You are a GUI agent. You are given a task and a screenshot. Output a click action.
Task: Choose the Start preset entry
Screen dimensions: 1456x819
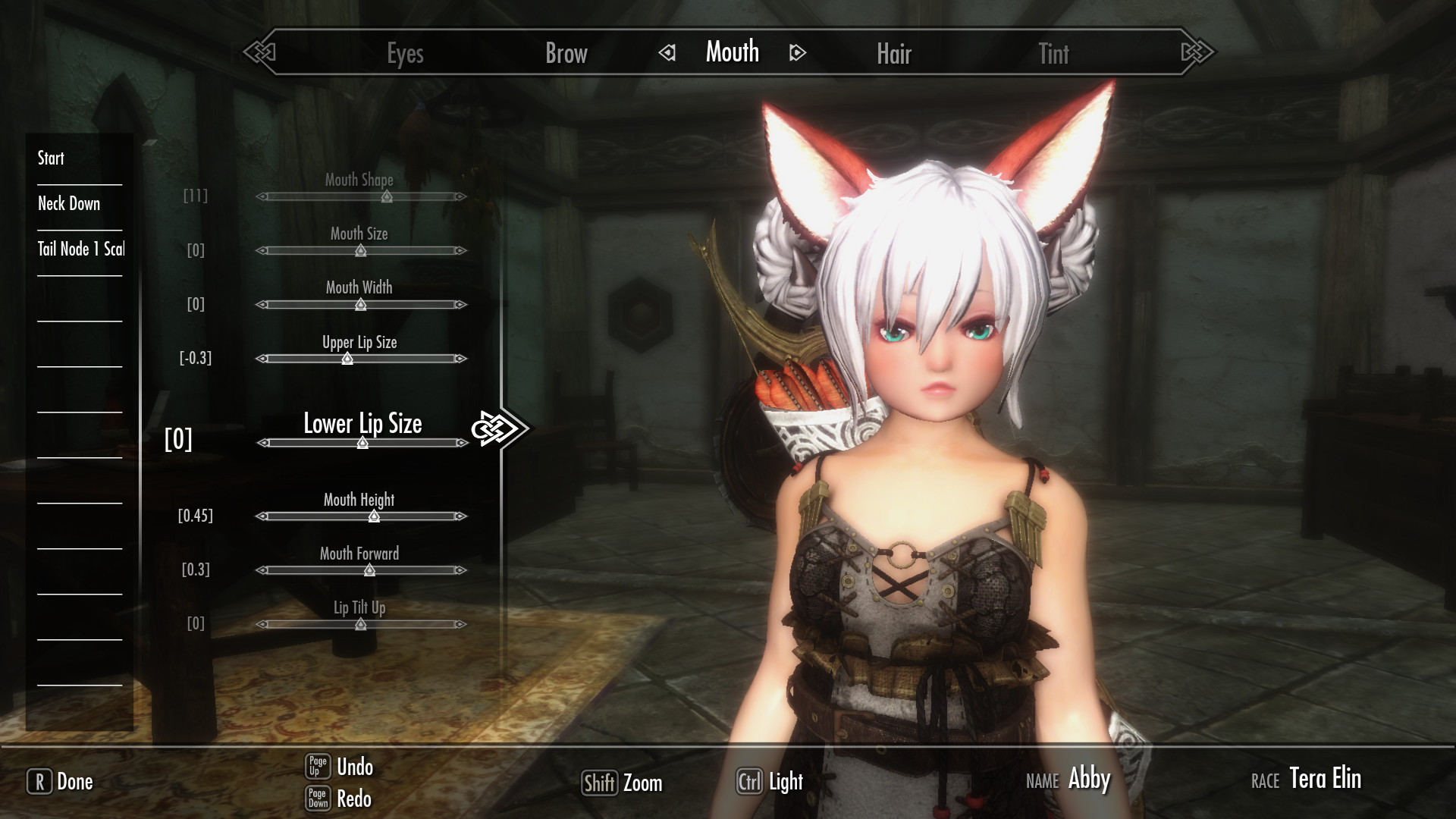pyautogui.click(x=52, y=158)
